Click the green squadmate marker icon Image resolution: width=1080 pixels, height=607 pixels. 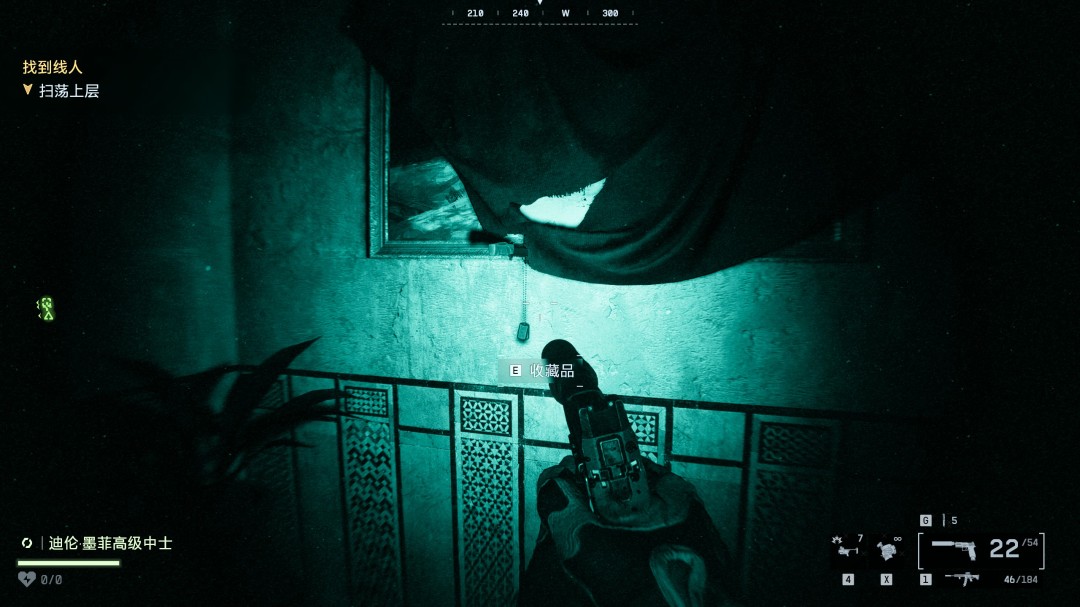pyautogui.click(x=45, y=309)
